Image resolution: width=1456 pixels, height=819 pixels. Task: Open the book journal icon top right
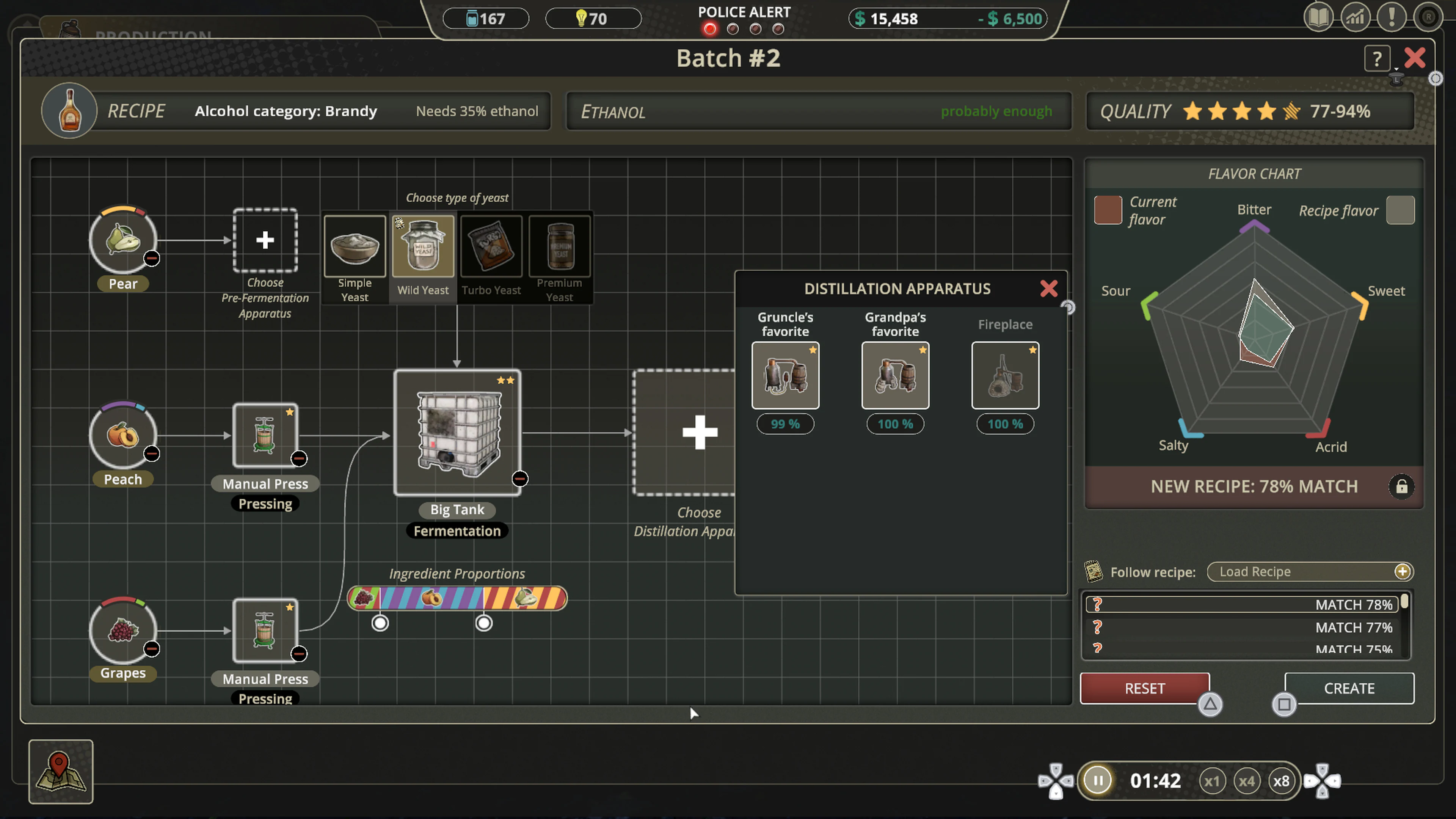click(x=1319, y=17)
